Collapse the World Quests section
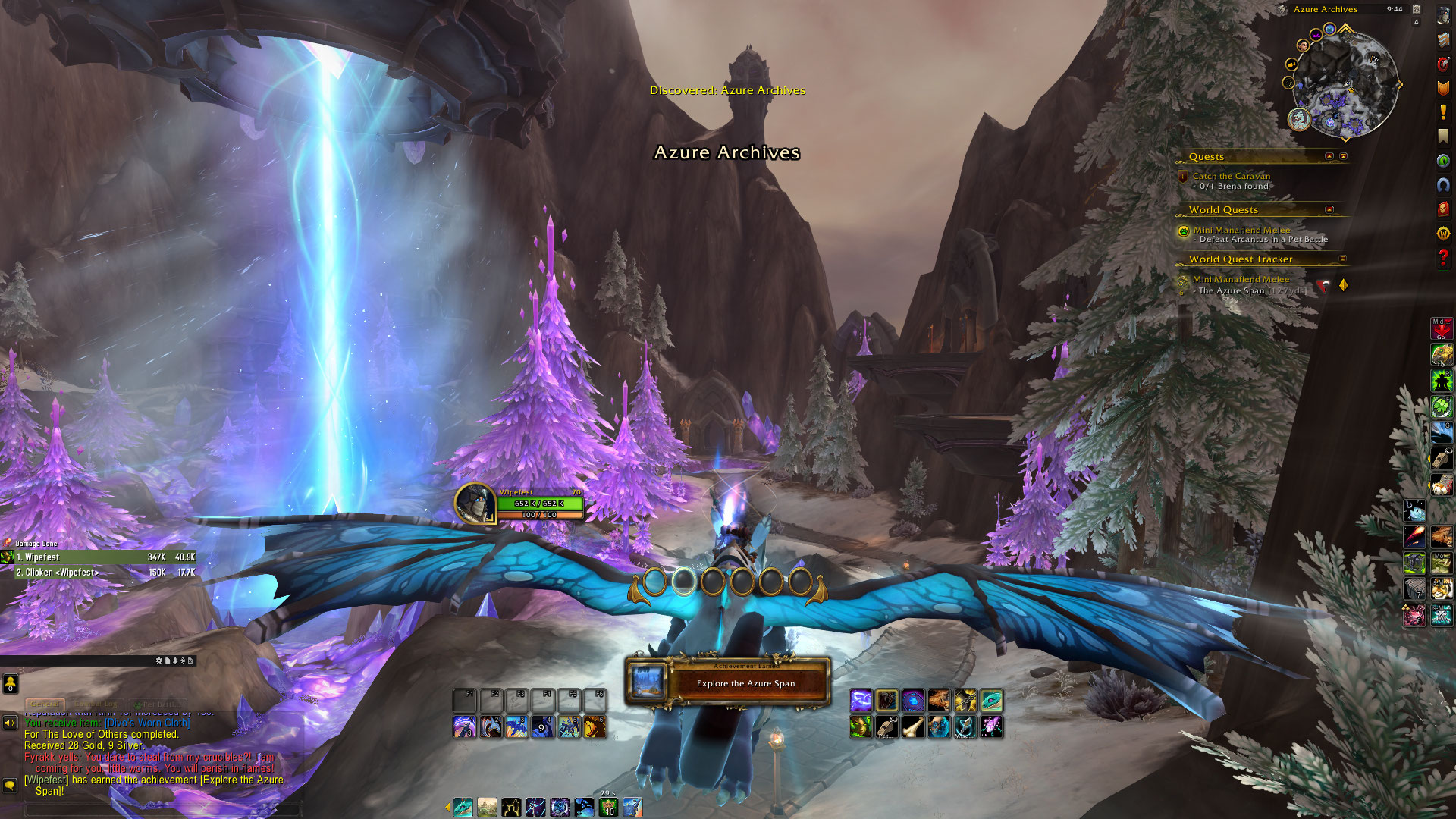Screen dimensions: 1456x819 [x=1329, y=209]
